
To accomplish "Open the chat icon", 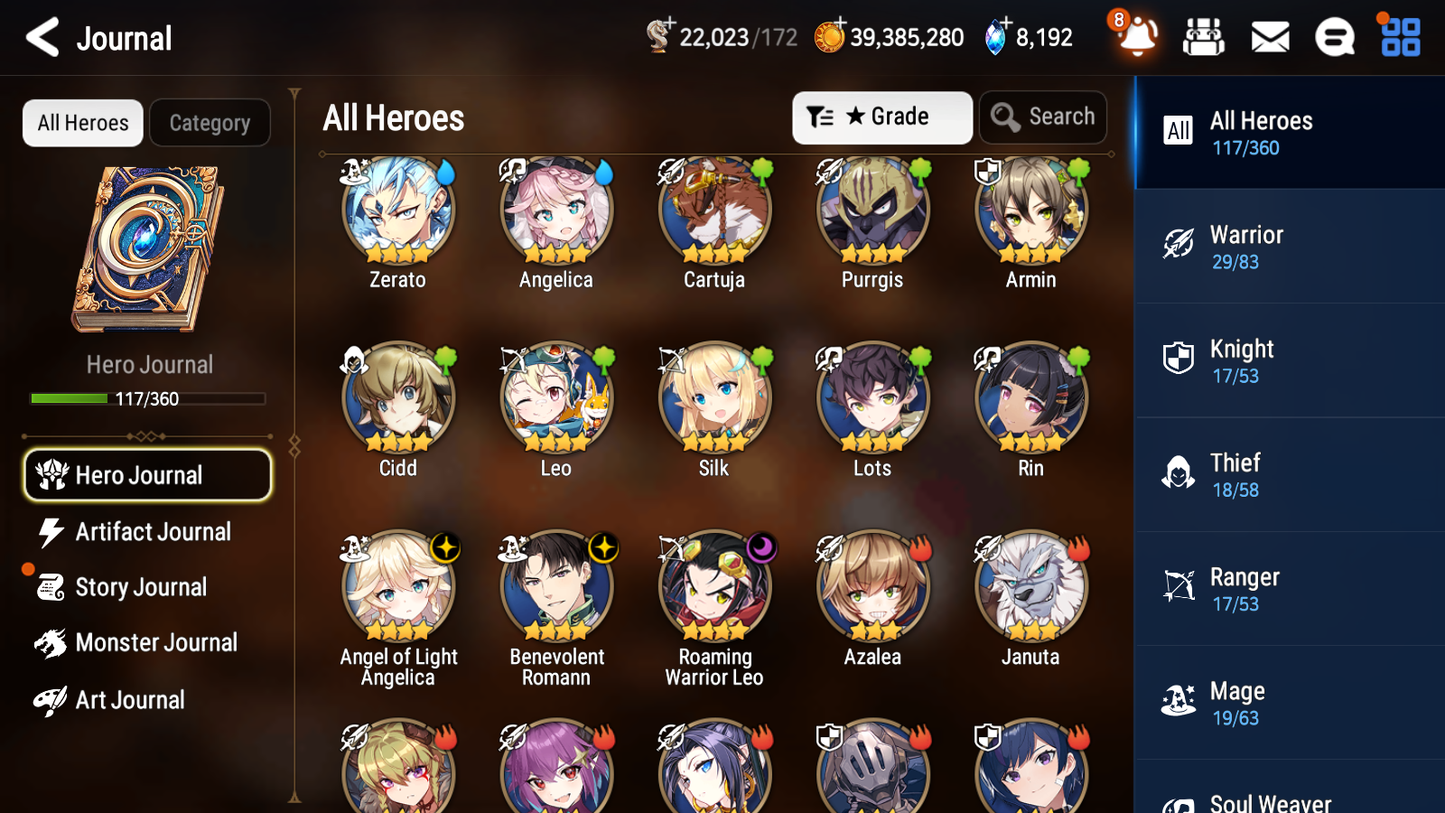I will tap(1334, 36).
